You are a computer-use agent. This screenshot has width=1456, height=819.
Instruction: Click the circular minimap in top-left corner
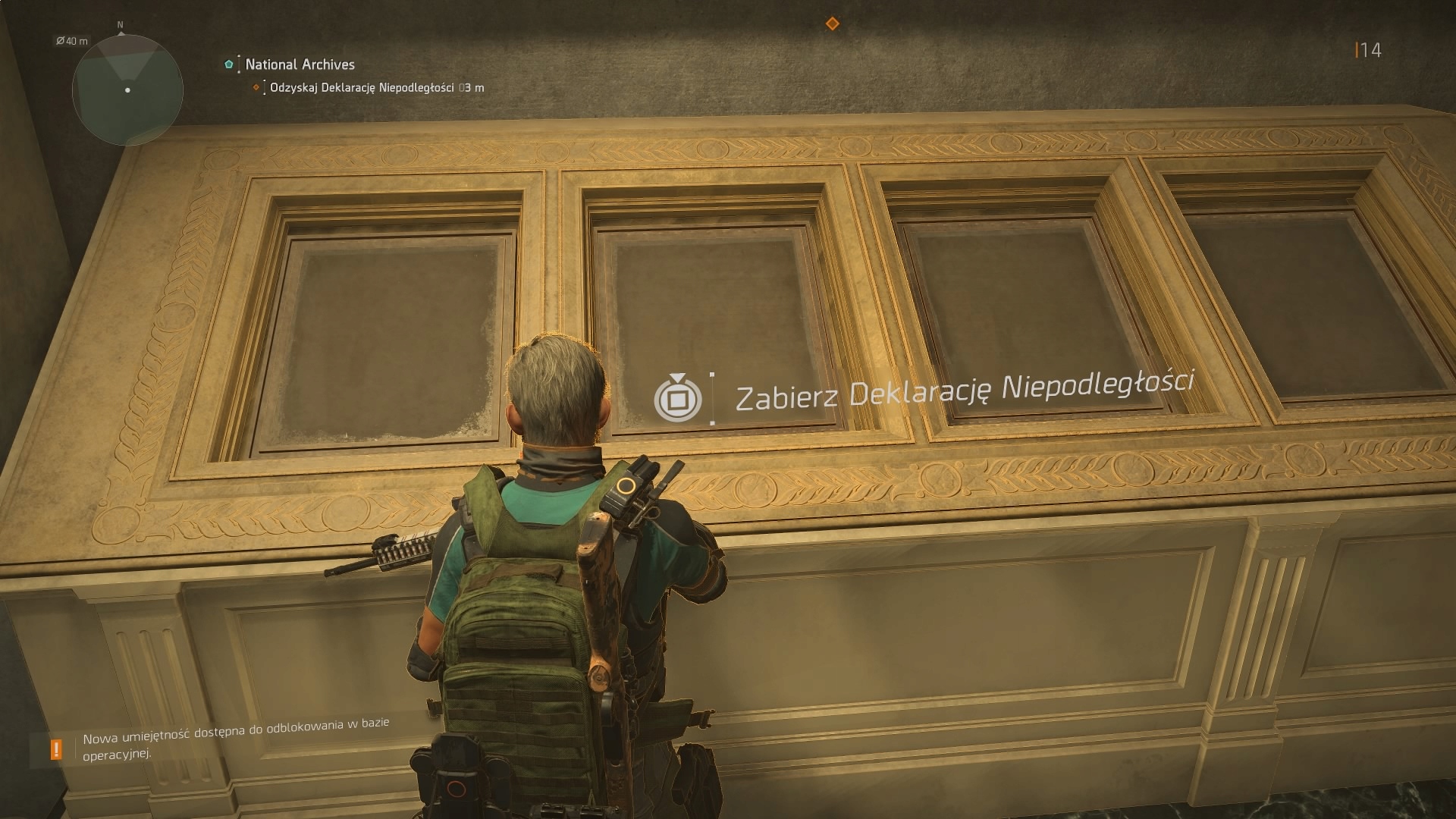pos(127,90)
